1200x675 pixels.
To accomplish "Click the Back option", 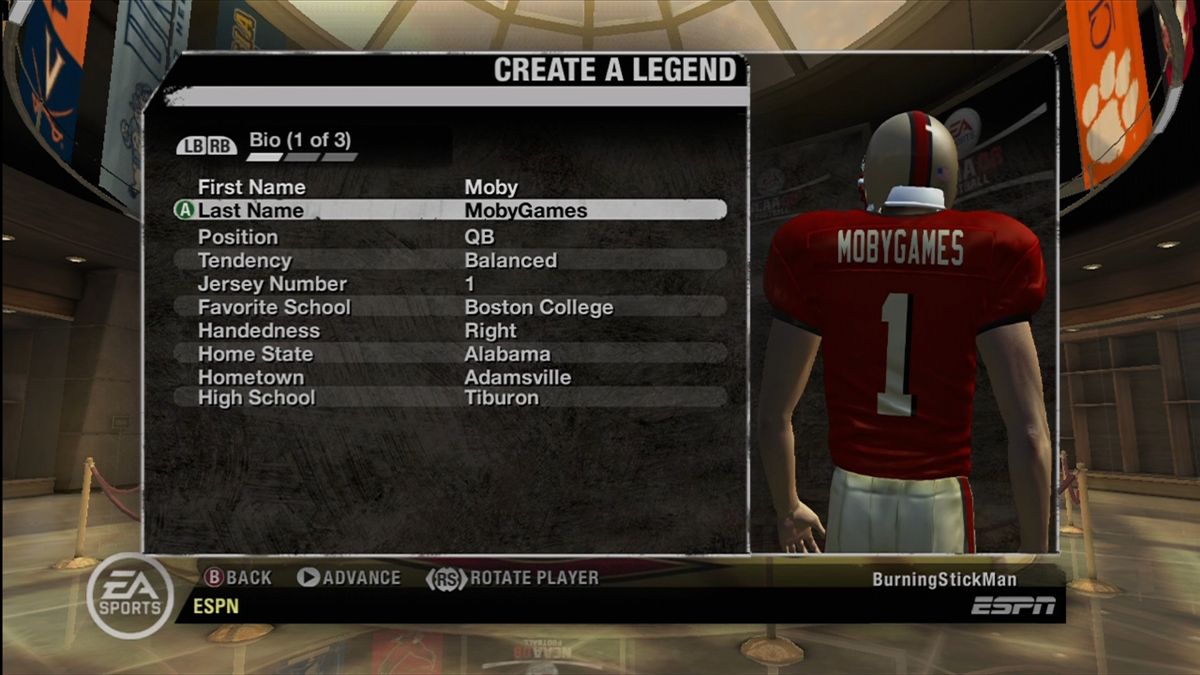I will [238, 578].
